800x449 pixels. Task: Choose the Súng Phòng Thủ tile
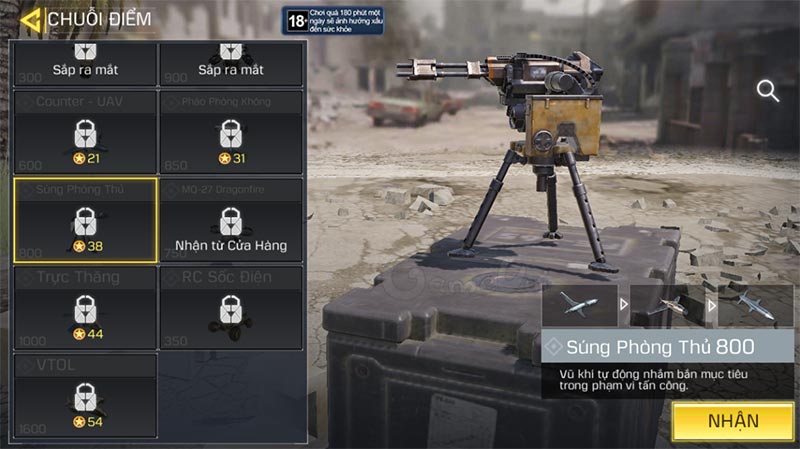click(85, 220)
